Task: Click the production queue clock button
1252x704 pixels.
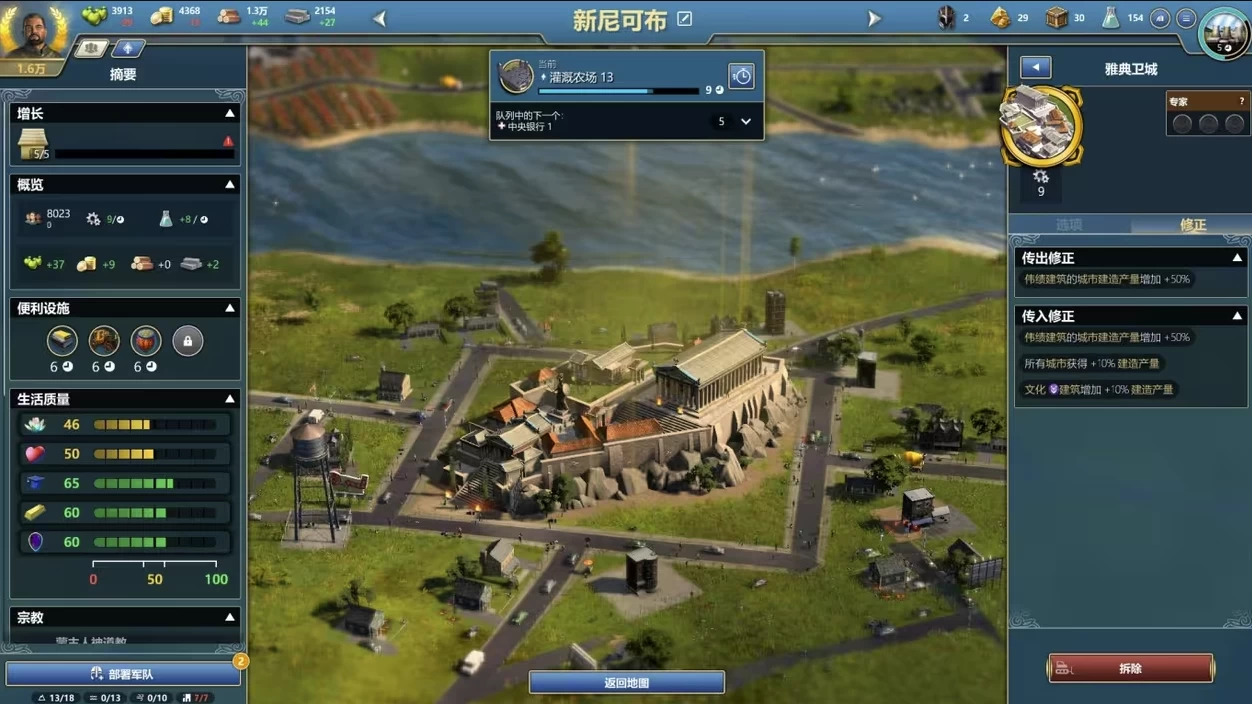Action: click(x=741, y=77)
